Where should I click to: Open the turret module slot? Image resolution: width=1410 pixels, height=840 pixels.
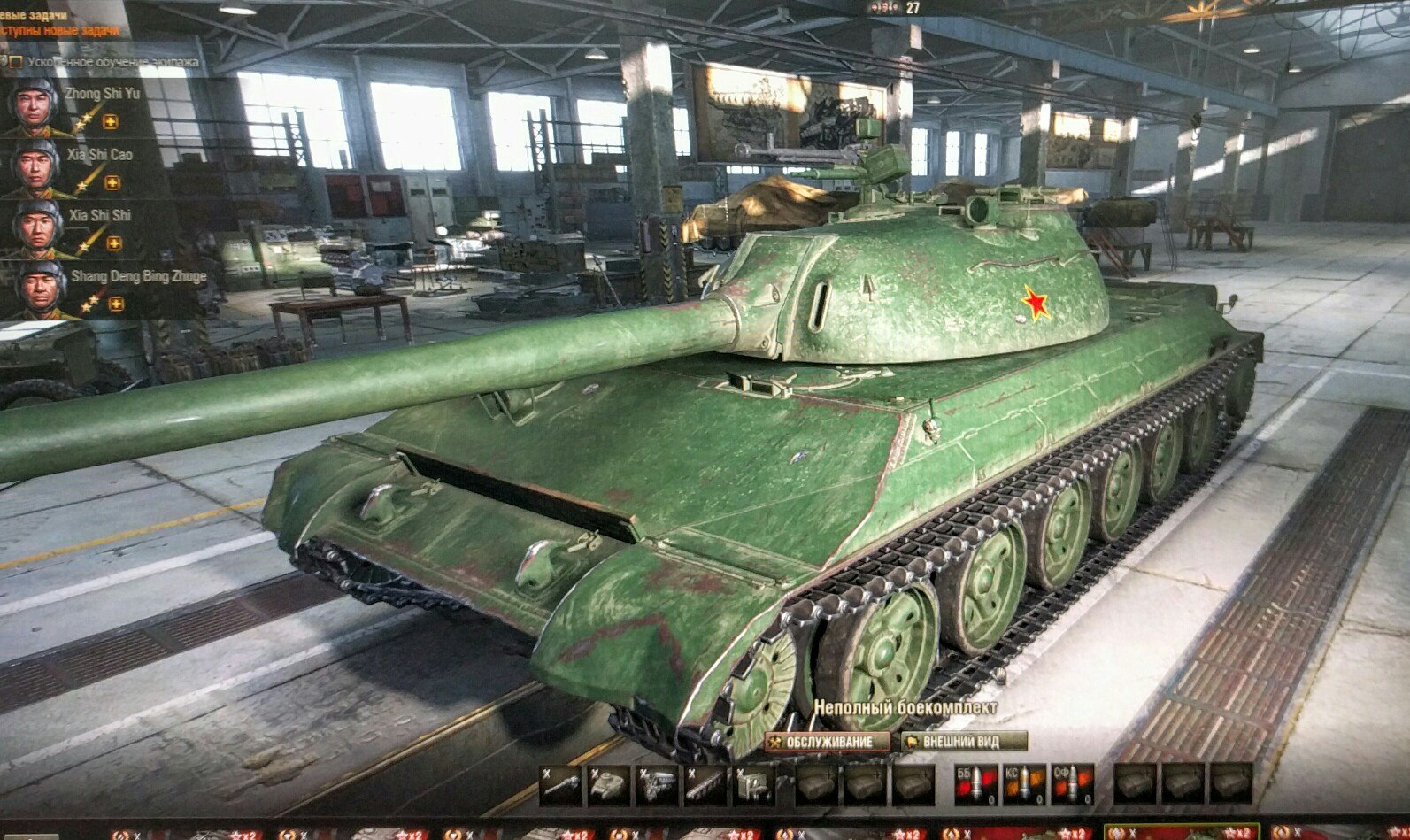click(609, 785)
